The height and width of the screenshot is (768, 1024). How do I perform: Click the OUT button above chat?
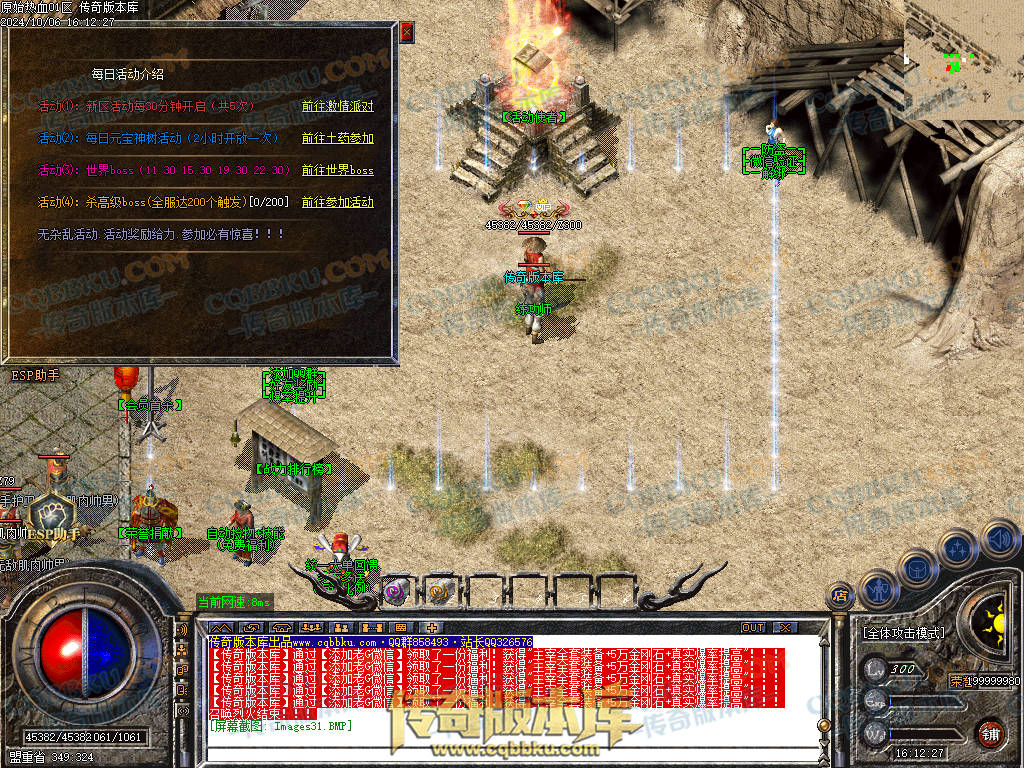[x=753, y=628]
